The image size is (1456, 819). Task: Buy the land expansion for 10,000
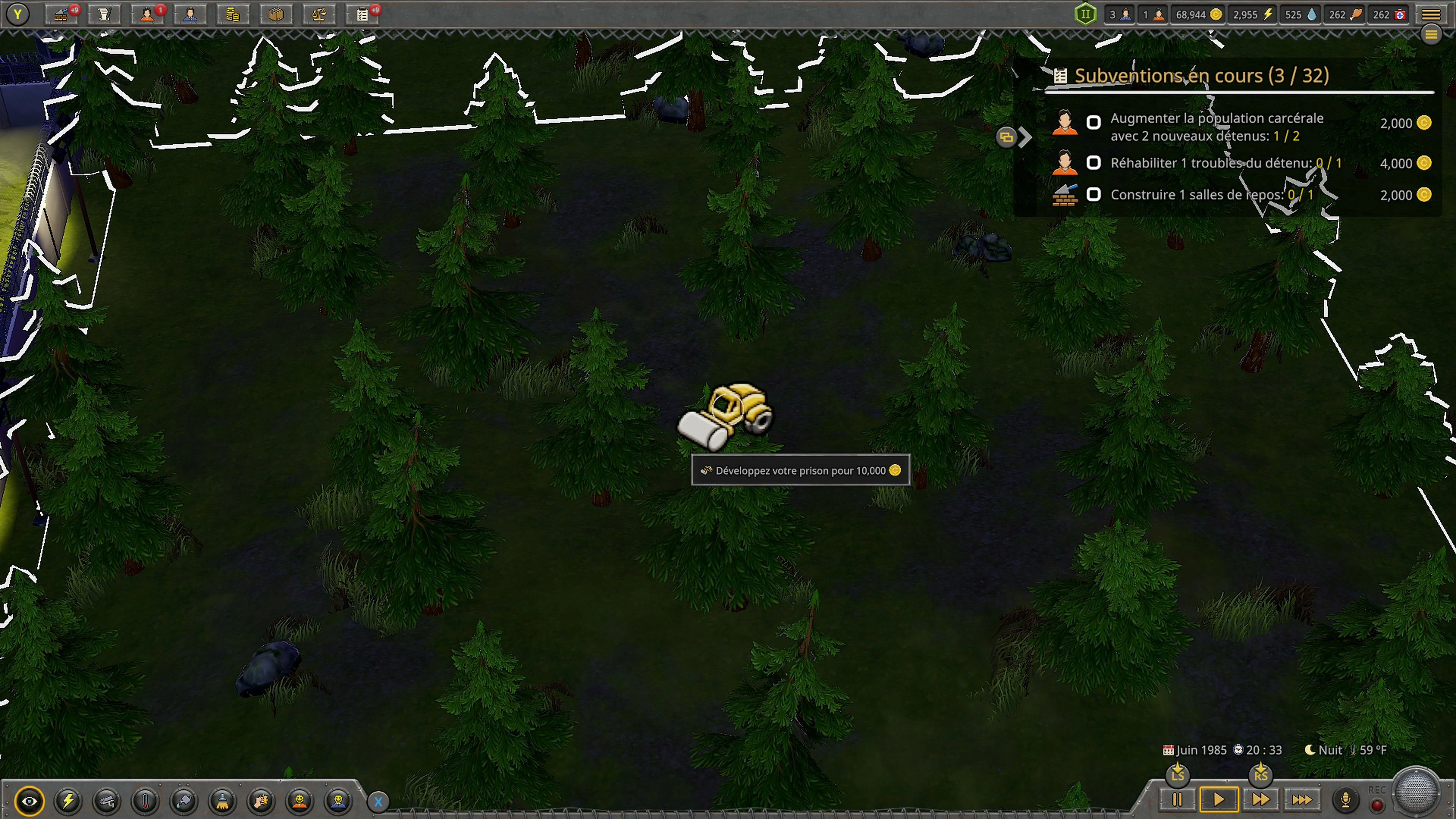(800, 470)
